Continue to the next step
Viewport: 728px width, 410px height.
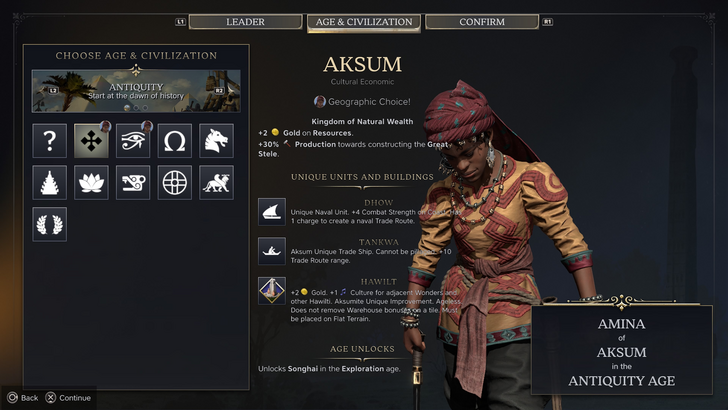click(67, 397)
